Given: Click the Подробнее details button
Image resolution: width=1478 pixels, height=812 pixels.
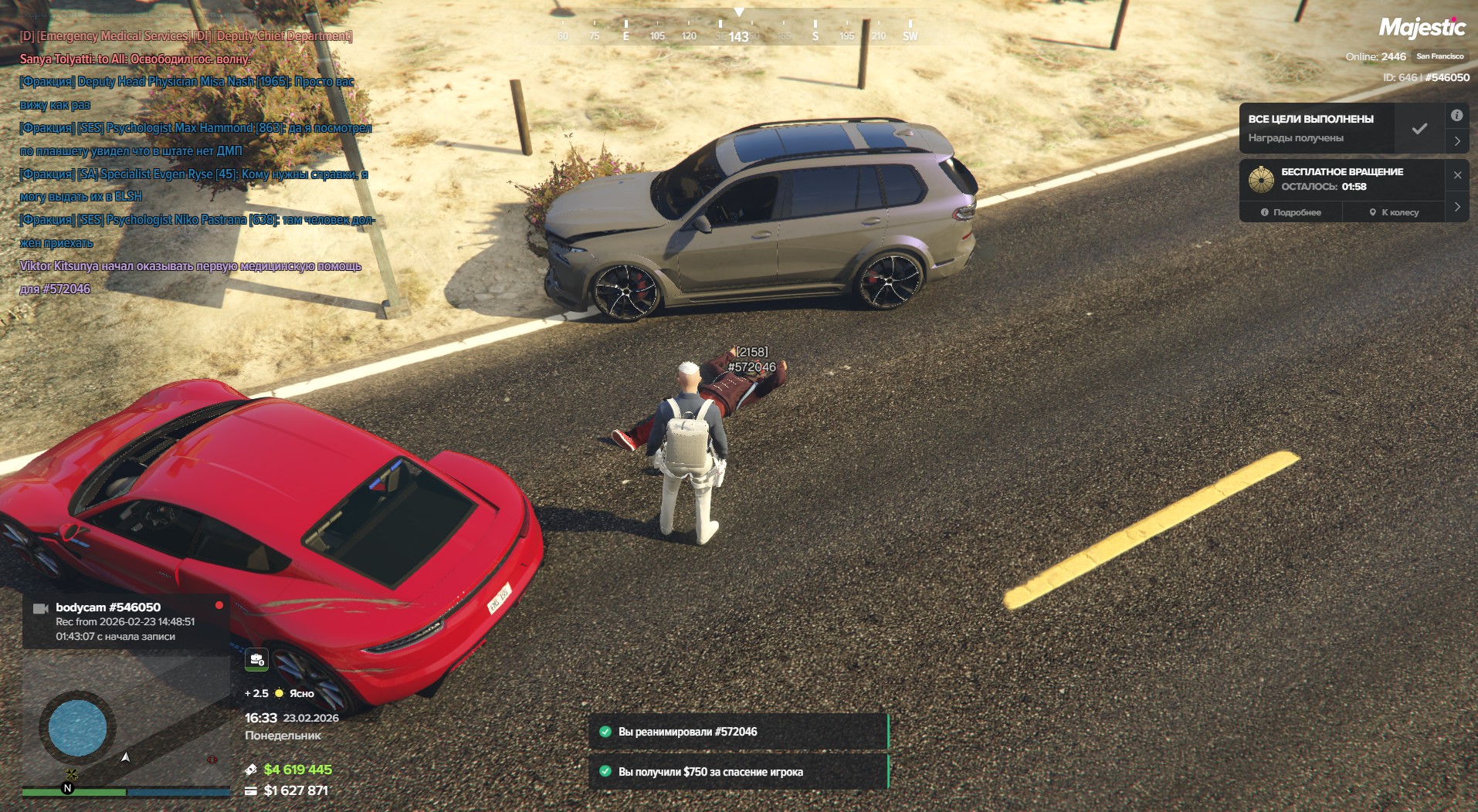Looking at the screenshot, I should tap(1291, 212).
